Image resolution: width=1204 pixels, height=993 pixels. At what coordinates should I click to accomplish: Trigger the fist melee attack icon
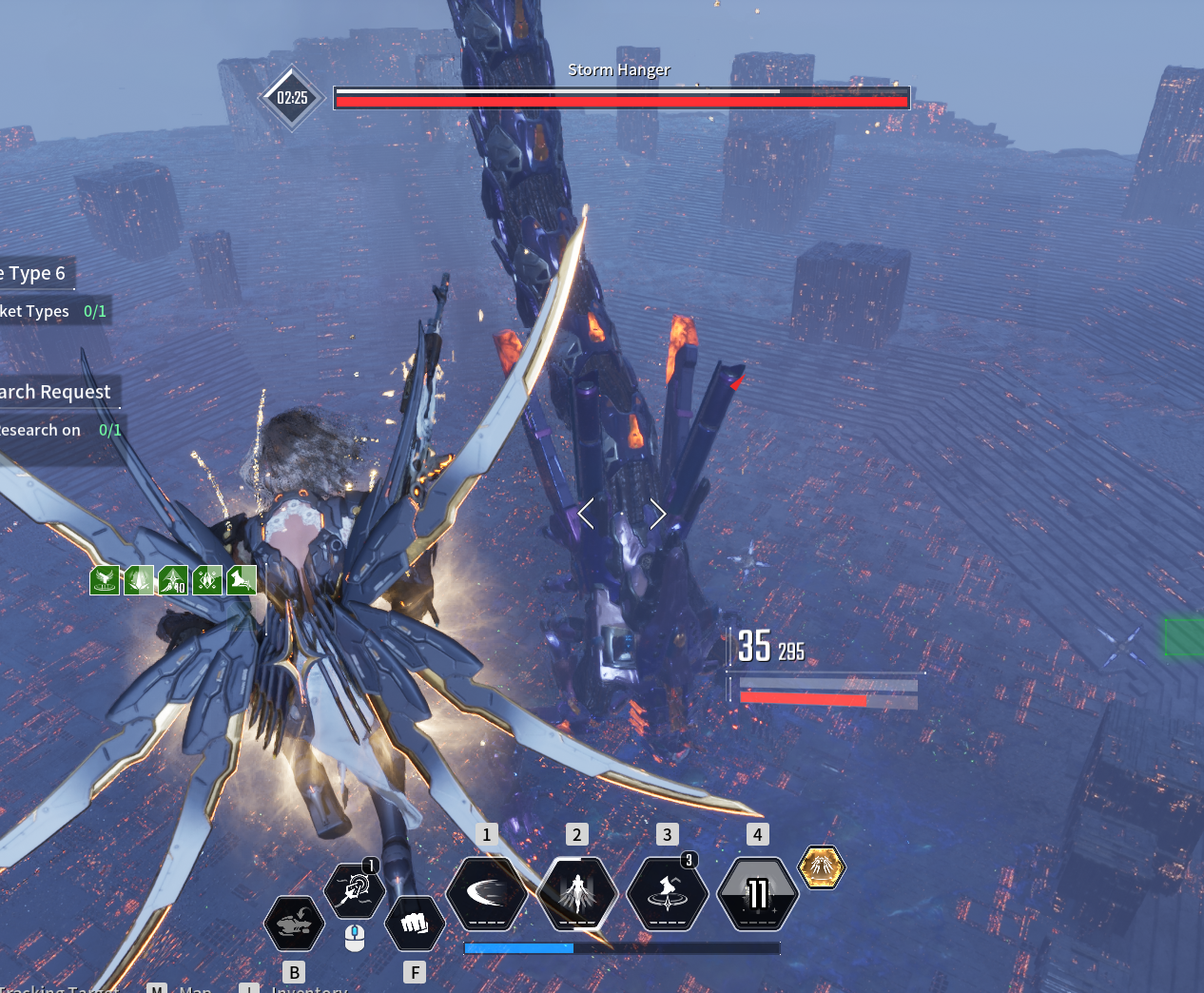[x=414, y=923]
